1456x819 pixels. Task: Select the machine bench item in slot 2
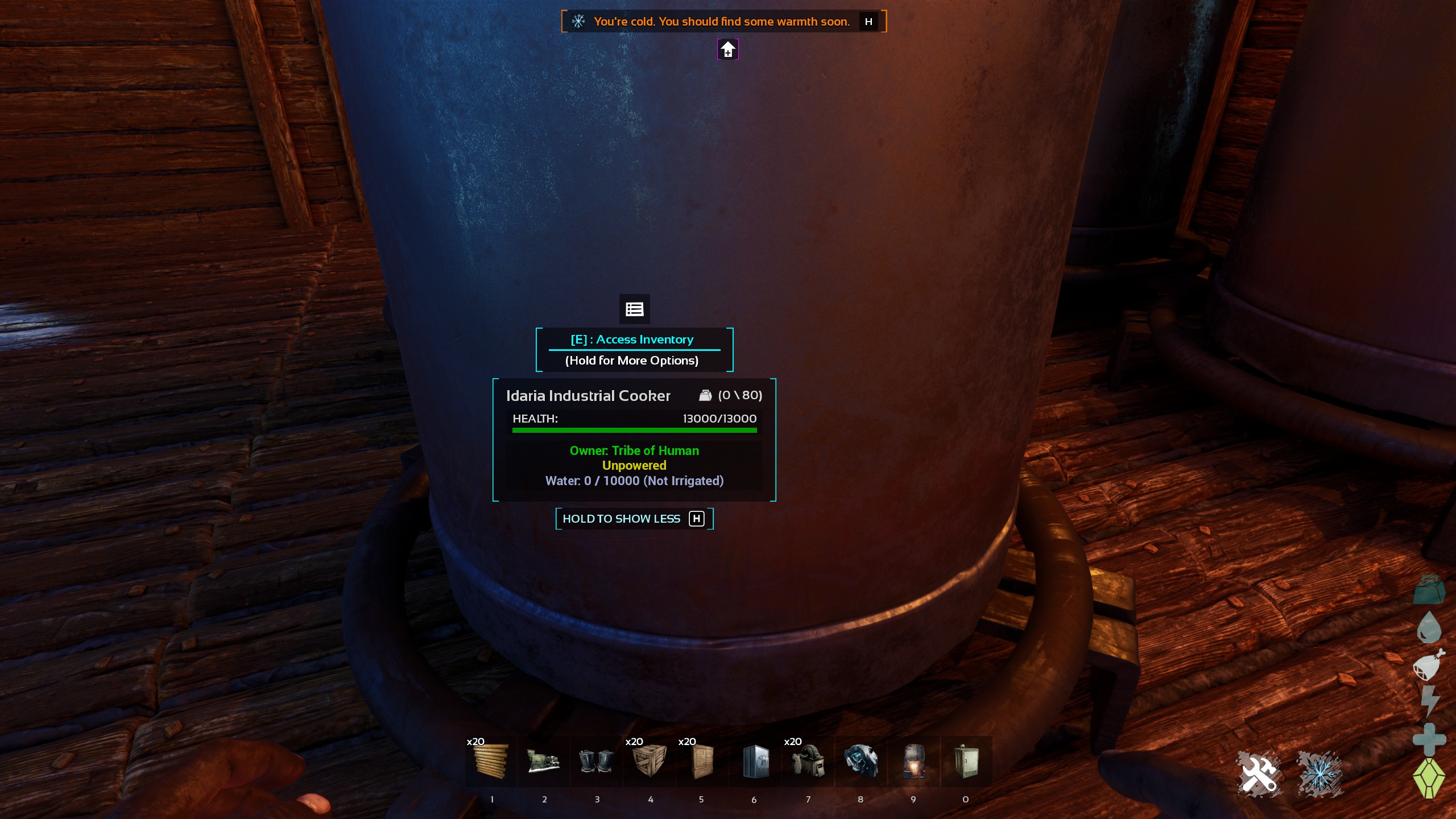point(543,761)
